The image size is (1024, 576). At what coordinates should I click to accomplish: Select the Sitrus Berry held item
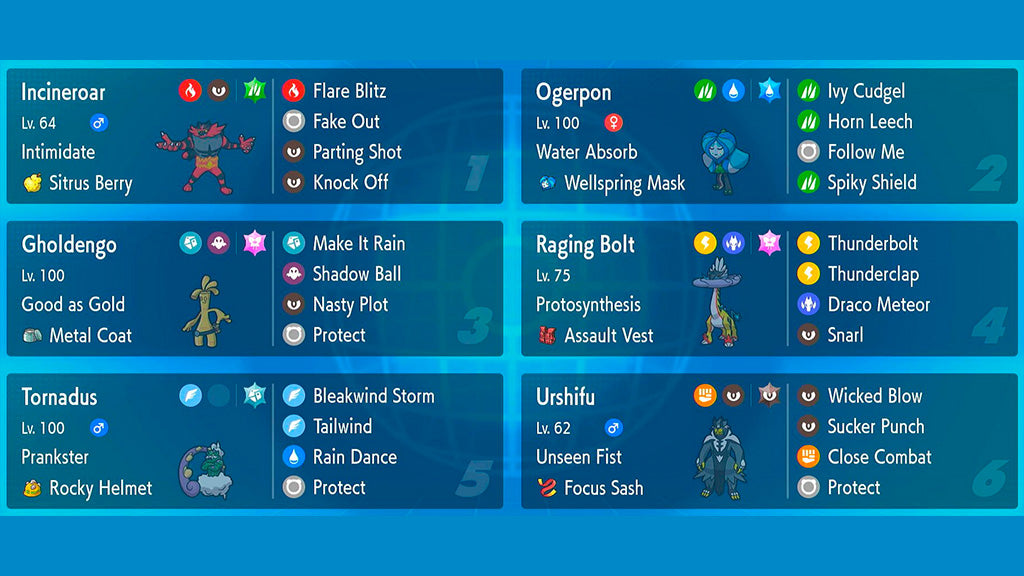point(90,183)
